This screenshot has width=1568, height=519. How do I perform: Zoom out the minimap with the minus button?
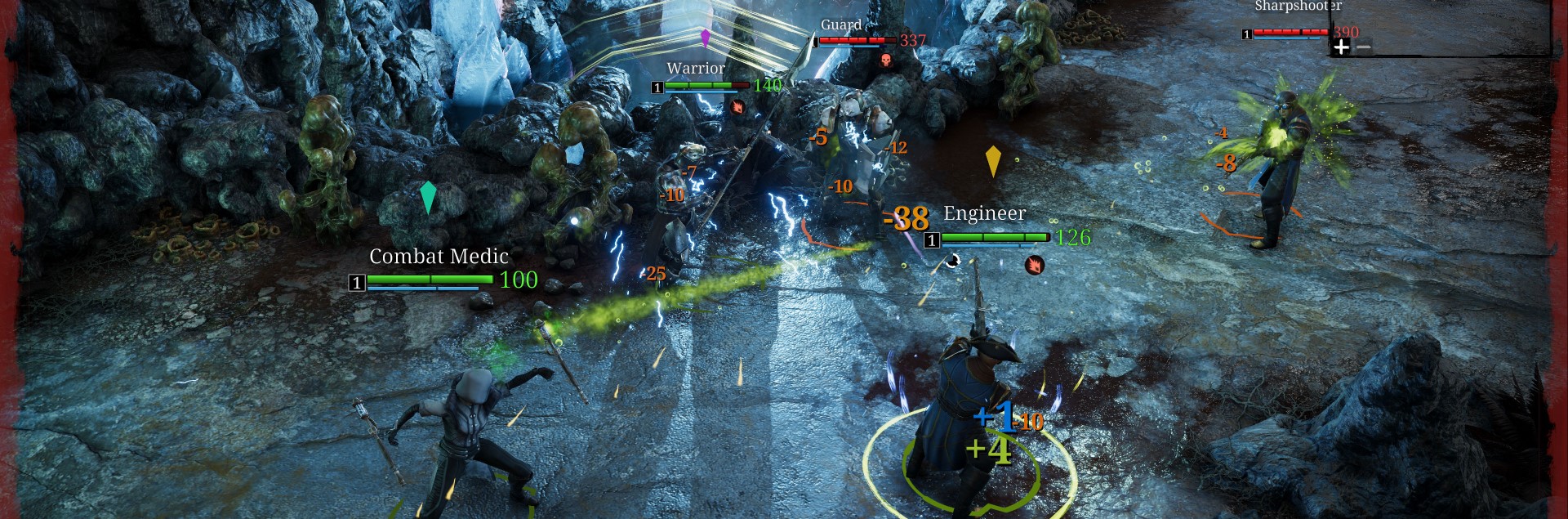click(1363, 47)
